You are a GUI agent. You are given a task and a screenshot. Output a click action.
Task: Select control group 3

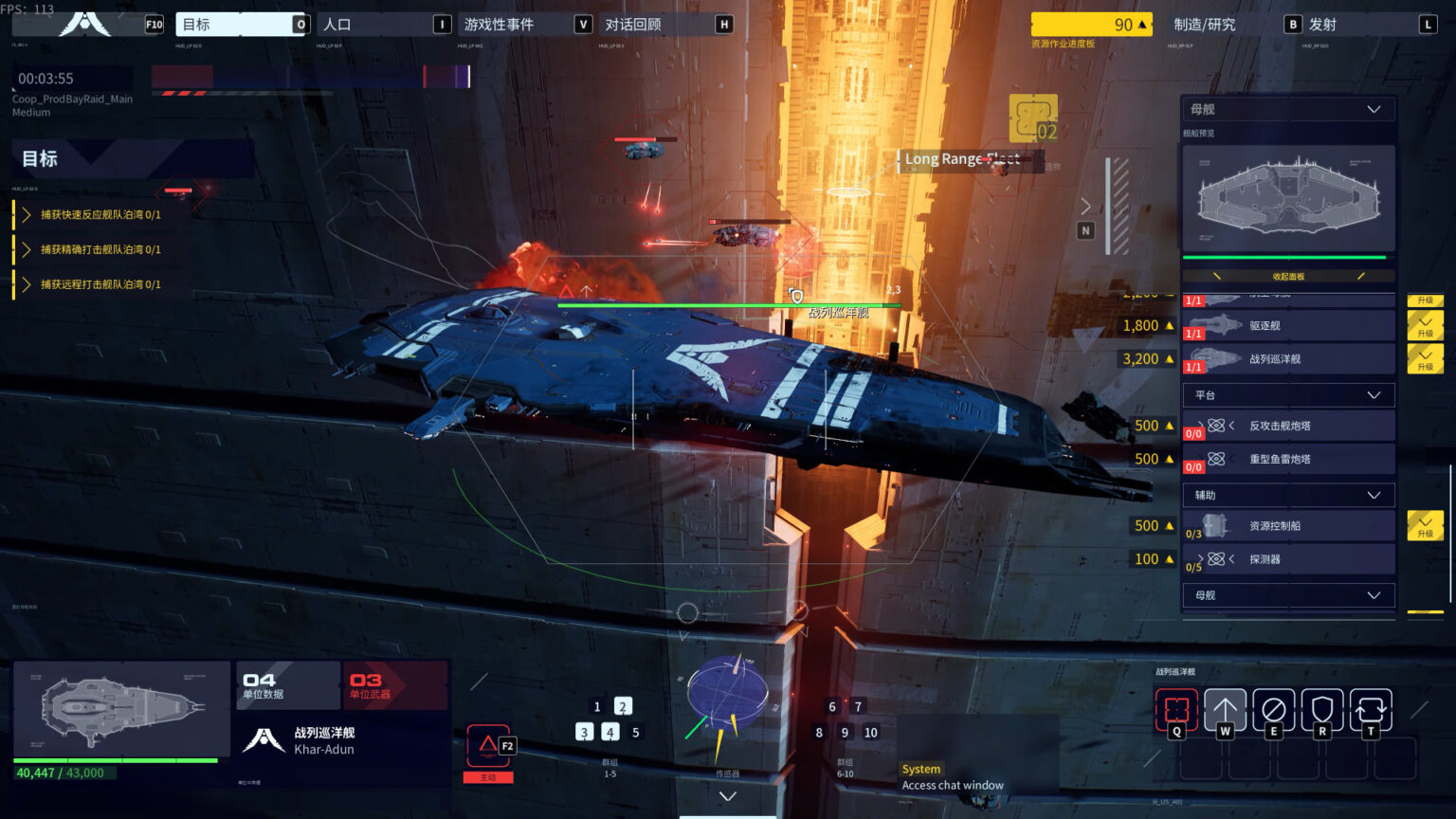coord(584,732)
